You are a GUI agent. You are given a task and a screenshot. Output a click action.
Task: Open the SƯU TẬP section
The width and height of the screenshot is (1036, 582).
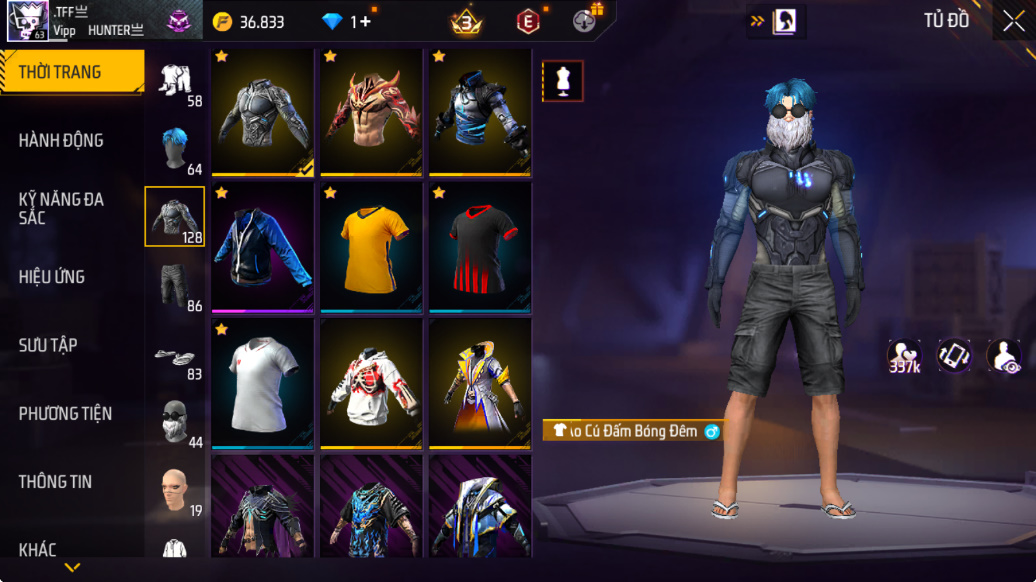pyautogui.click(x=48, y=345)
